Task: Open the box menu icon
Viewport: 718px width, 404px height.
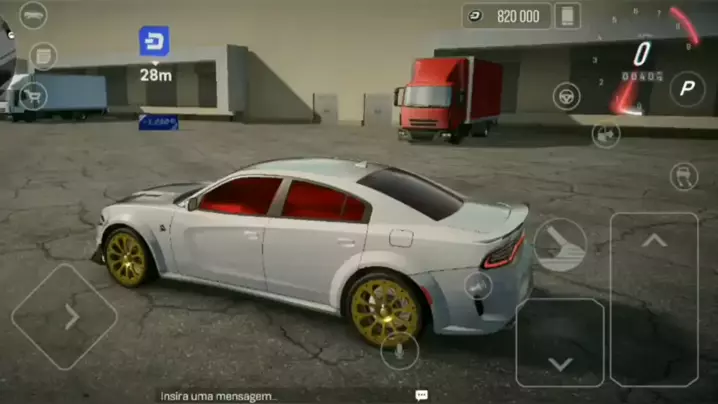Action: [42, 55]
